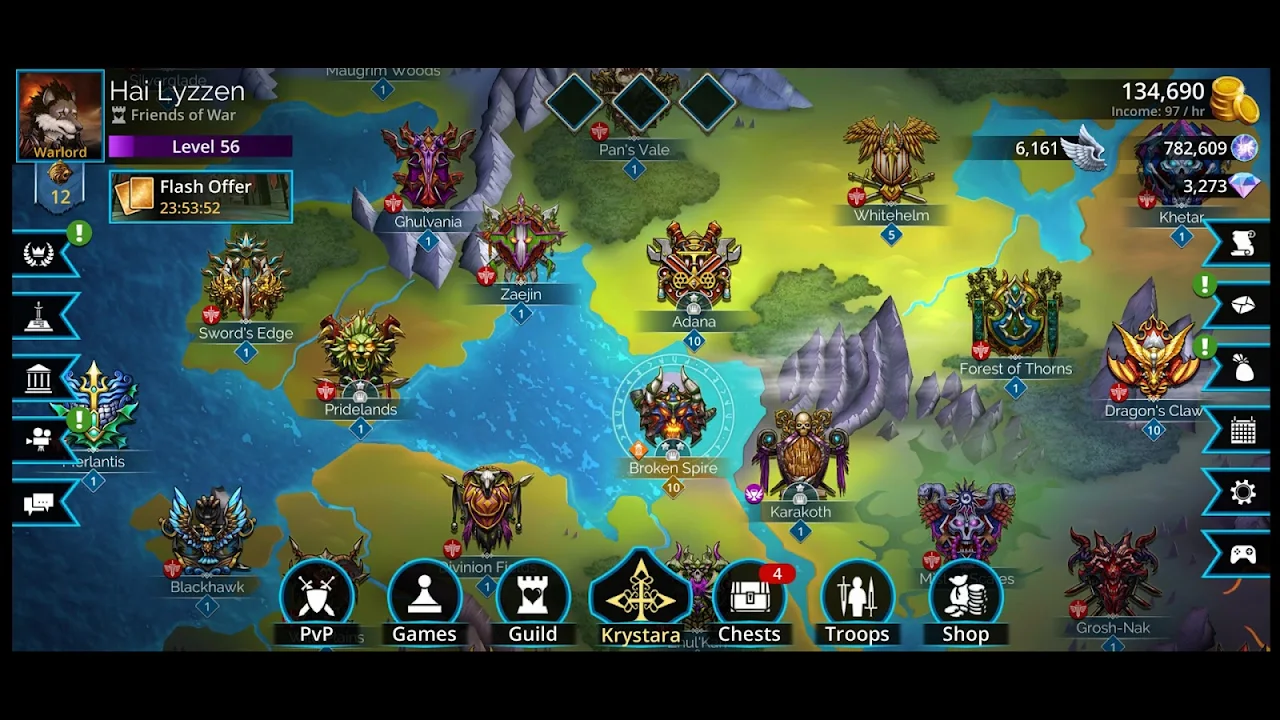
Task: Open the calendar icon
Action: 1243,431
